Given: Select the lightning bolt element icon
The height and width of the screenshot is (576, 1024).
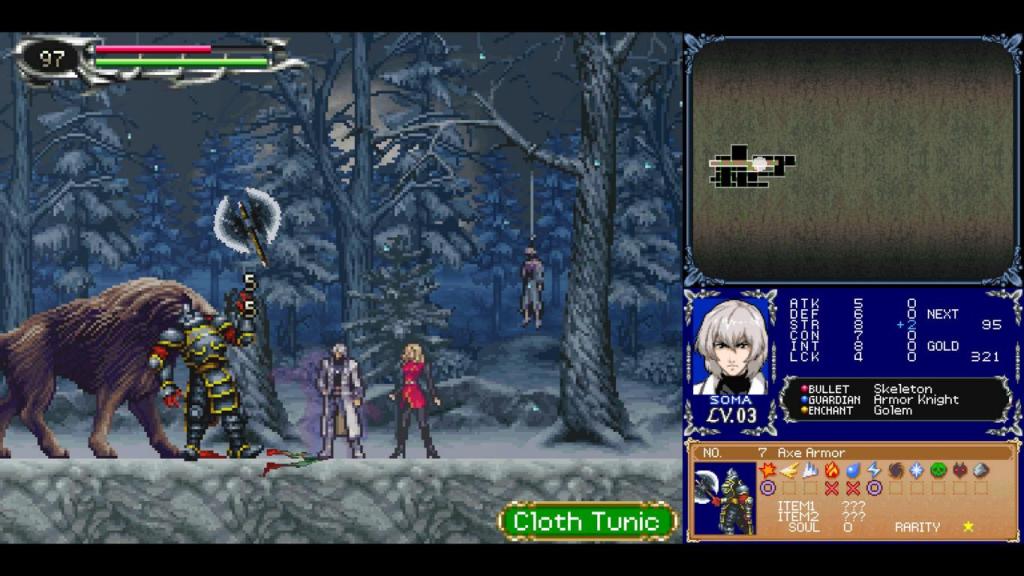Looking at the screenshot, I should pyautogui.click(x=874, y=470).
